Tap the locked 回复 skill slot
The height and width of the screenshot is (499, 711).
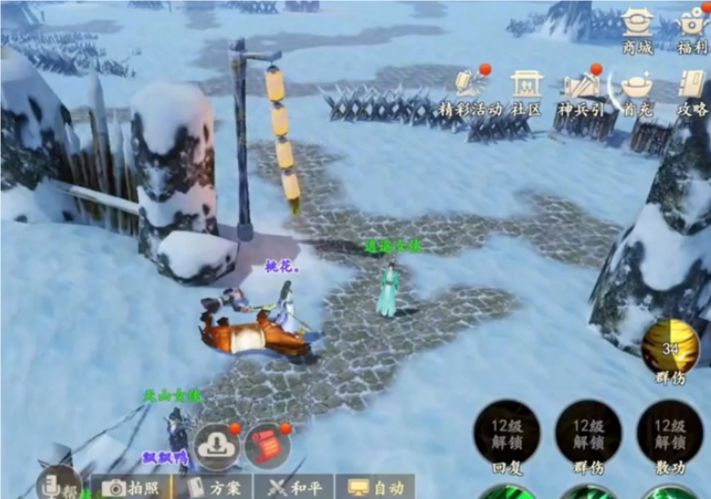[x=506, y=433]
